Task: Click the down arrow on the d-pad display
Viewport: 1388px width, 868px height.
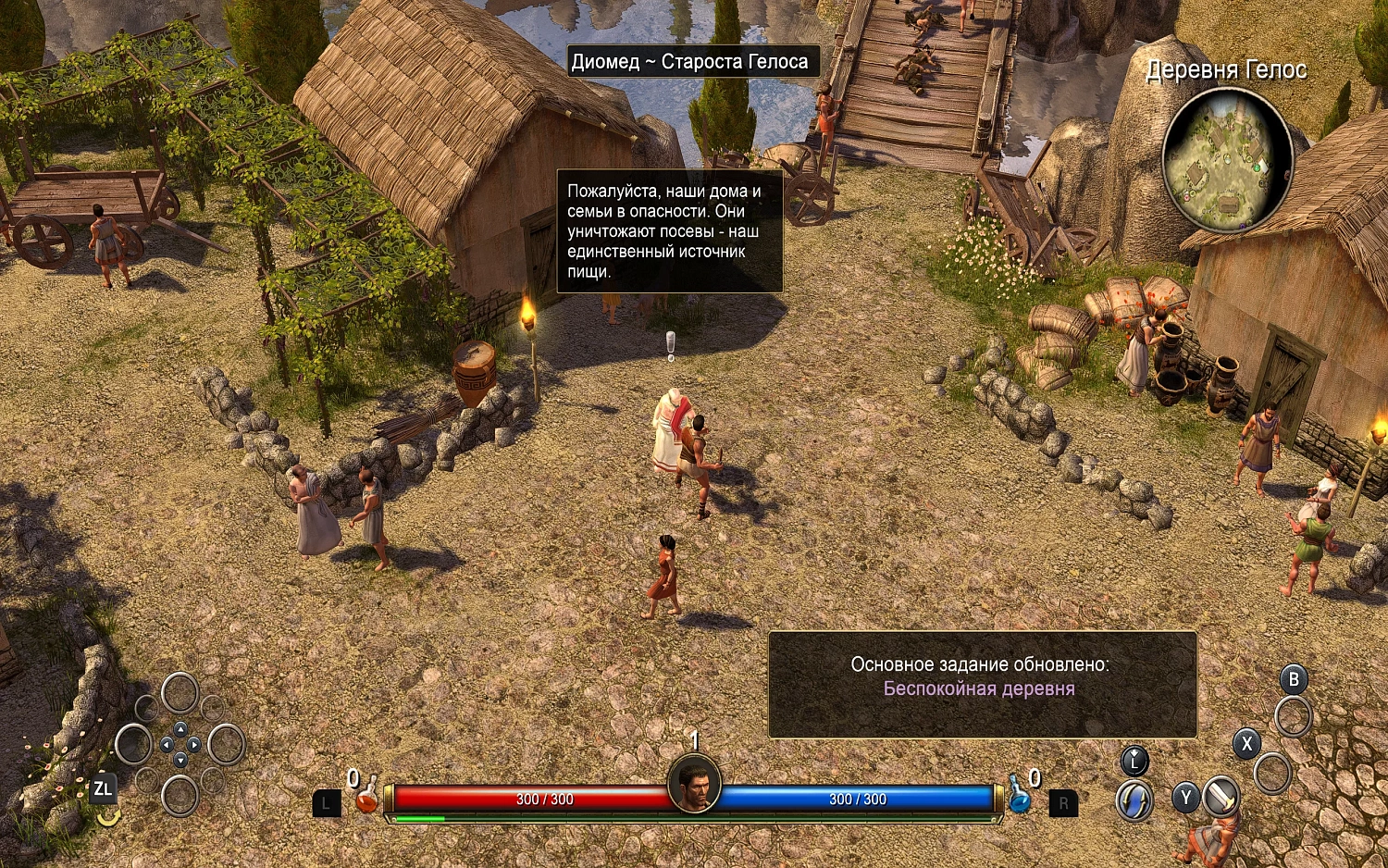Action: tap(181, 759)
